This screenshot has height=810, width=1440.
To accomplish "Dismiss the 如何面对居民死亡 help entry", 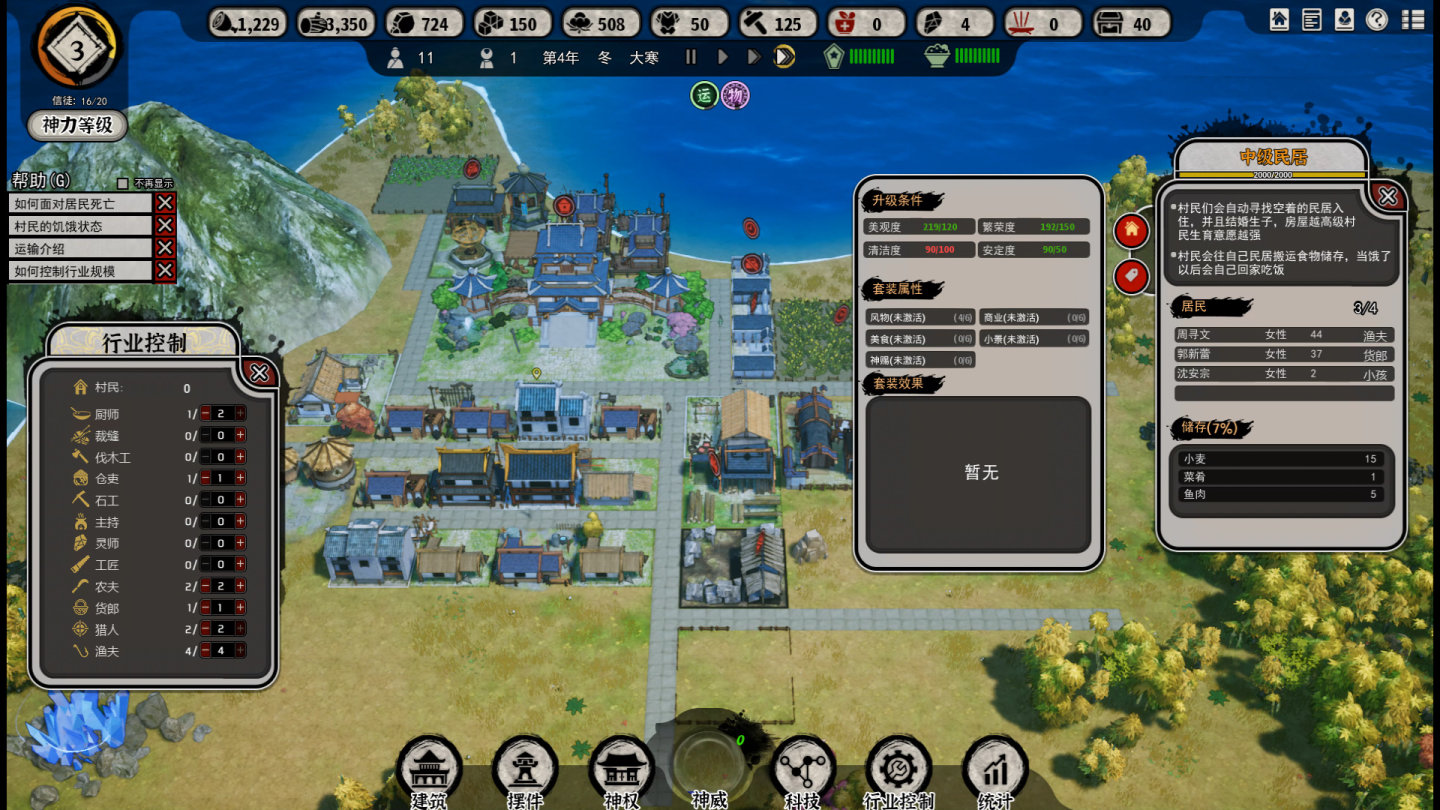I will pyautogui.click(x=165, y=203).
